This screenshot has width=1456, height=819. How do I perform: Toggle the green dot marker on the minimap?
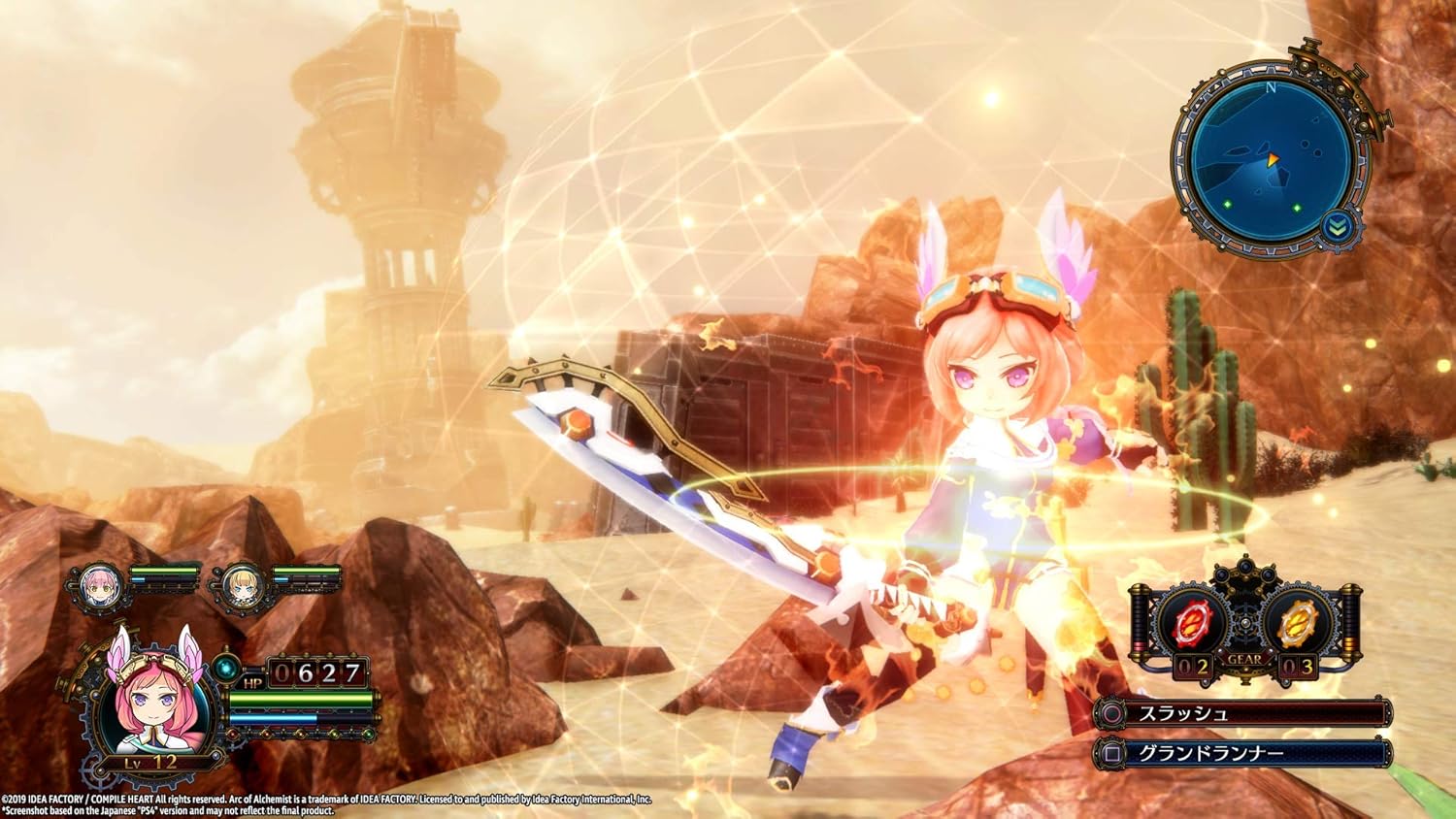point(1227,204)
